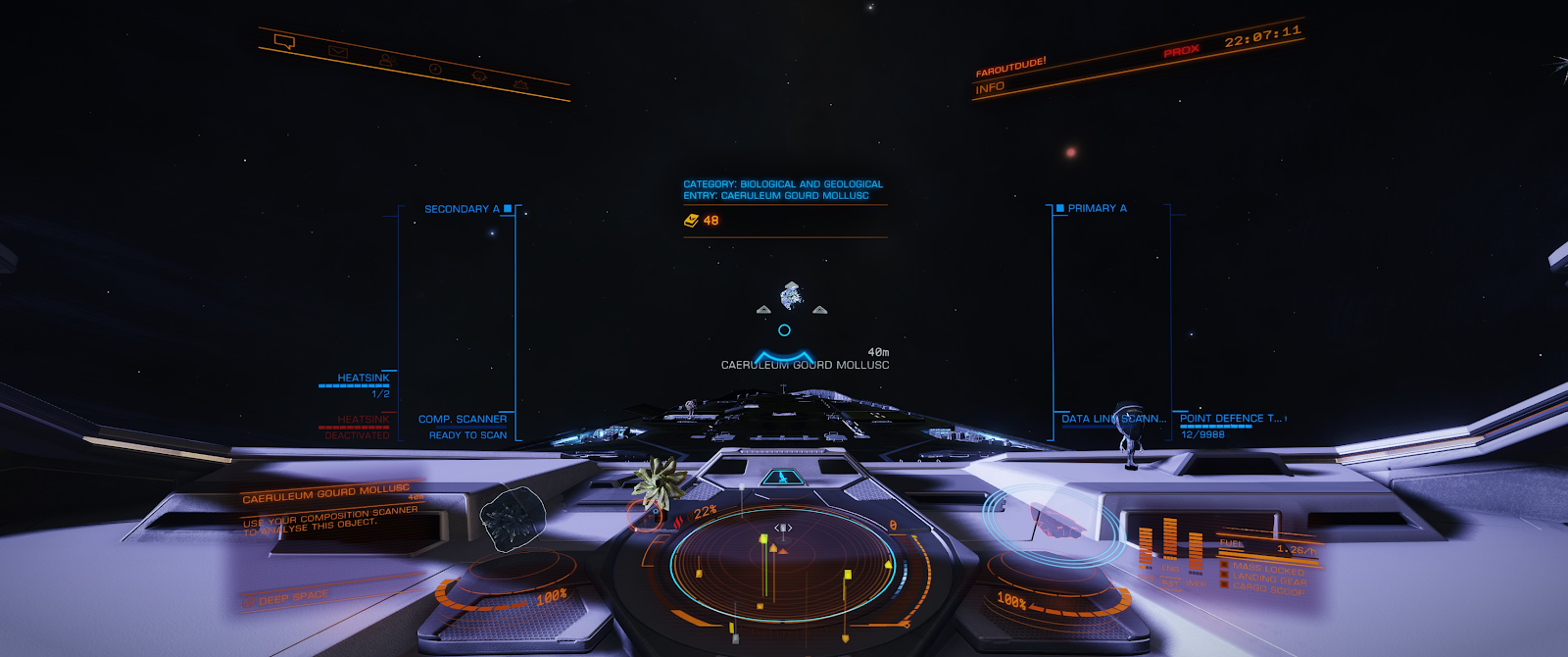Screen dimensions: 1568x657
Task: Open the chat speech bubble tab
Action: (x=285, y=41)
